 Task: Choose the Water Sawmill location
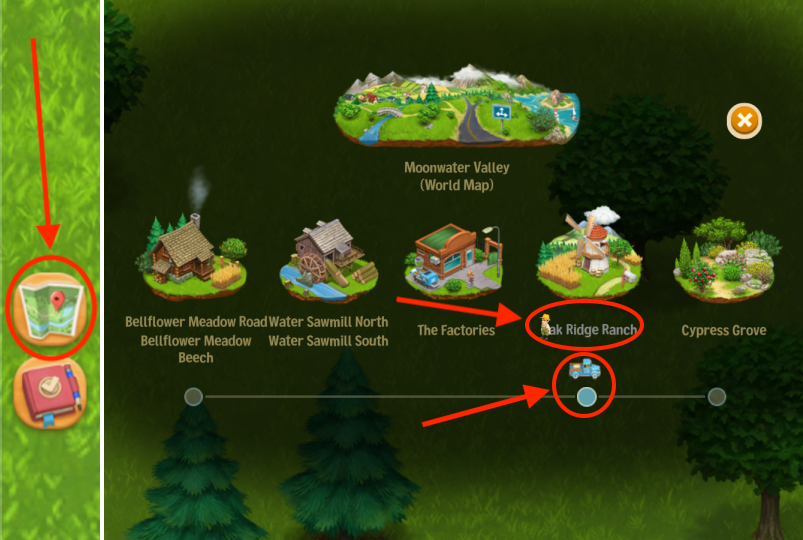329,258
